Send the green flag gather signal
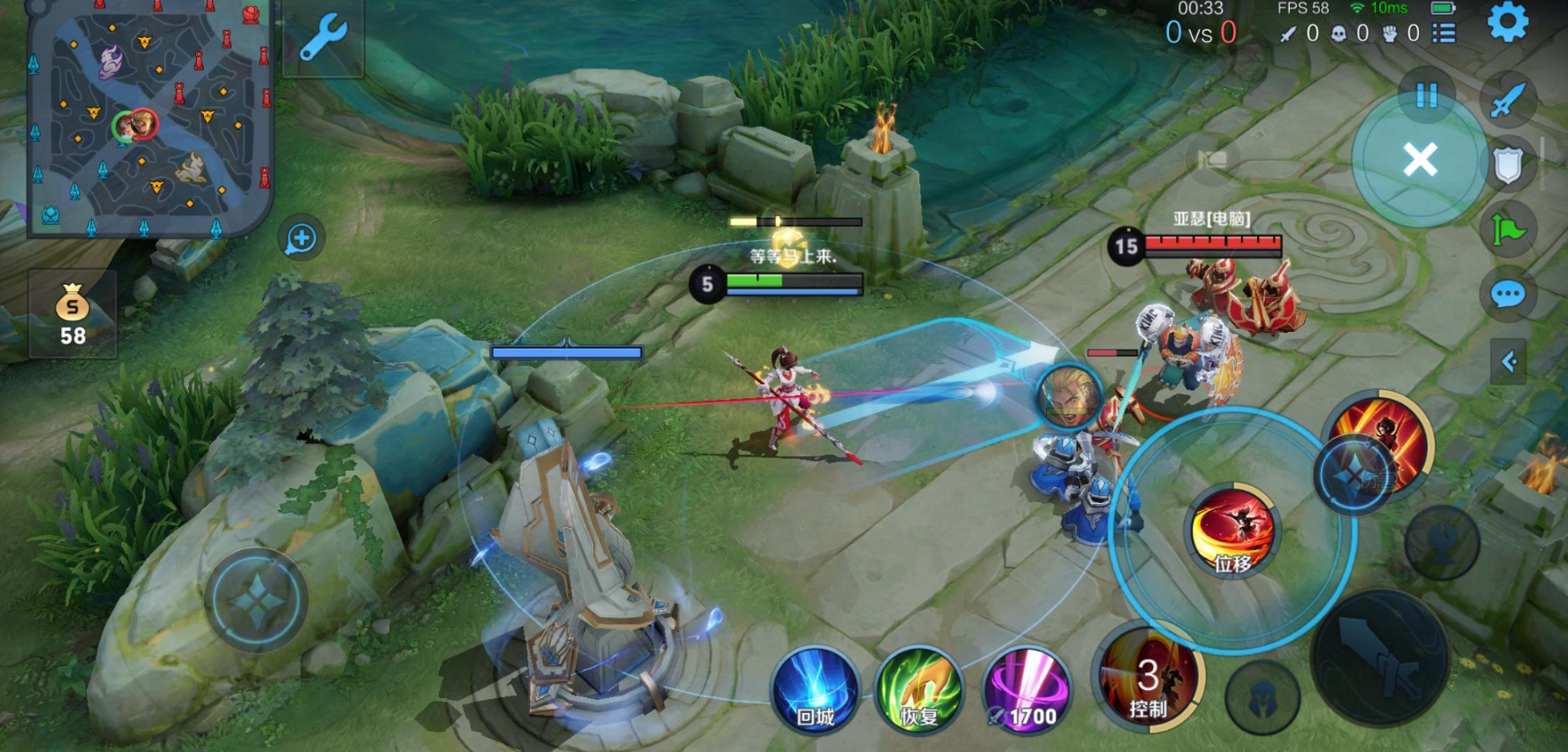The height and width of the screenshot is (752, 1568). [1508, 230]
